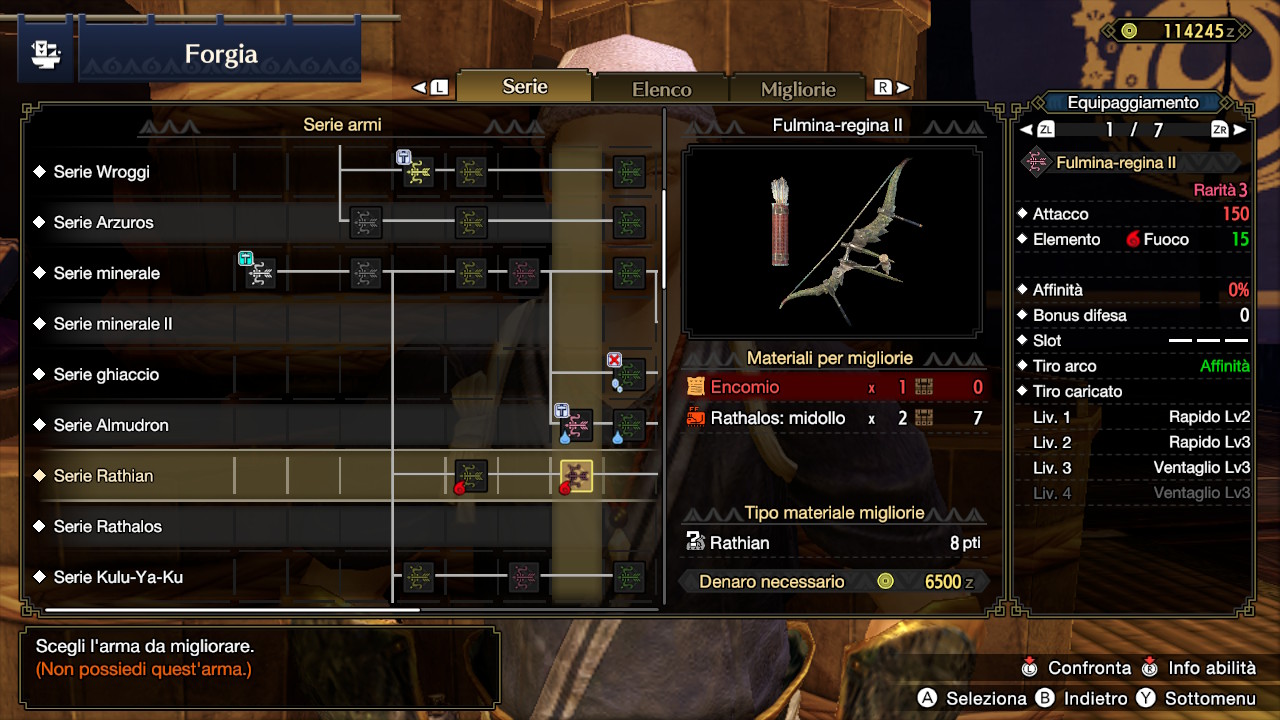
Task: Select the highlighted Fulmina-regina II tree node
Action: pos(577,476)
